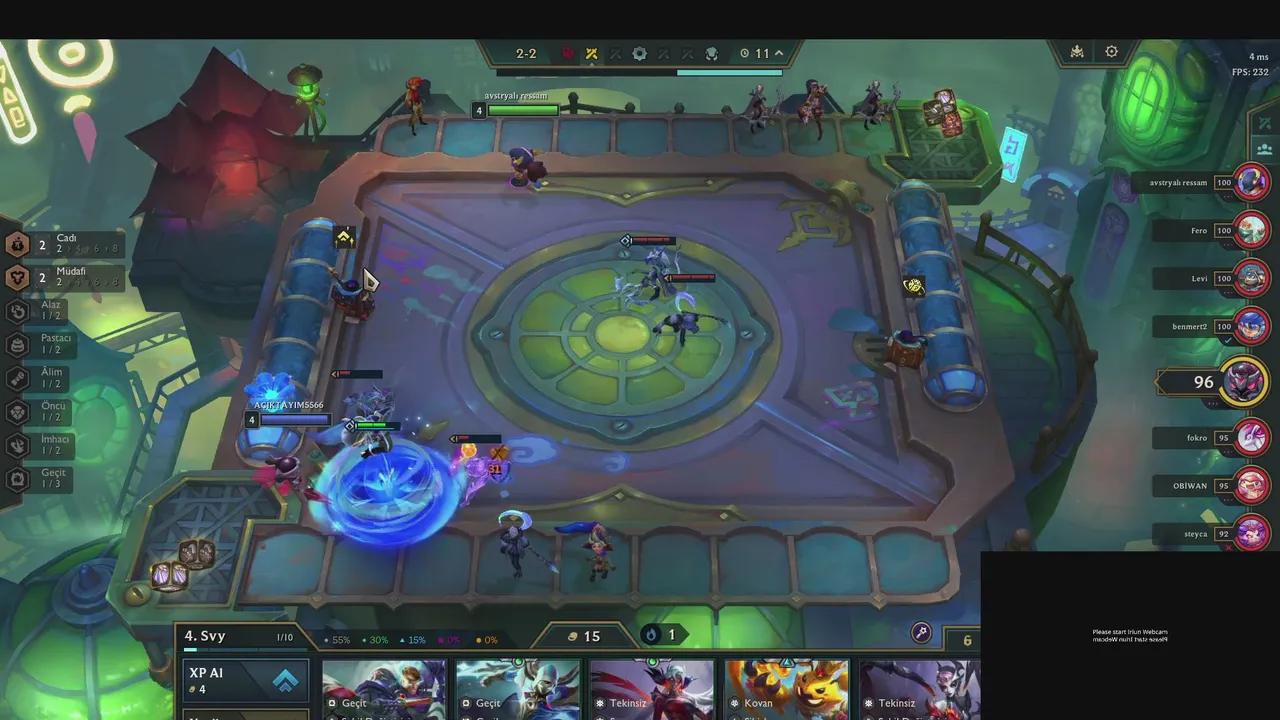1280x720 pixels.
Task: Open the settings gear in top right
Action: pyautogui.click(x=1111, y=52)
